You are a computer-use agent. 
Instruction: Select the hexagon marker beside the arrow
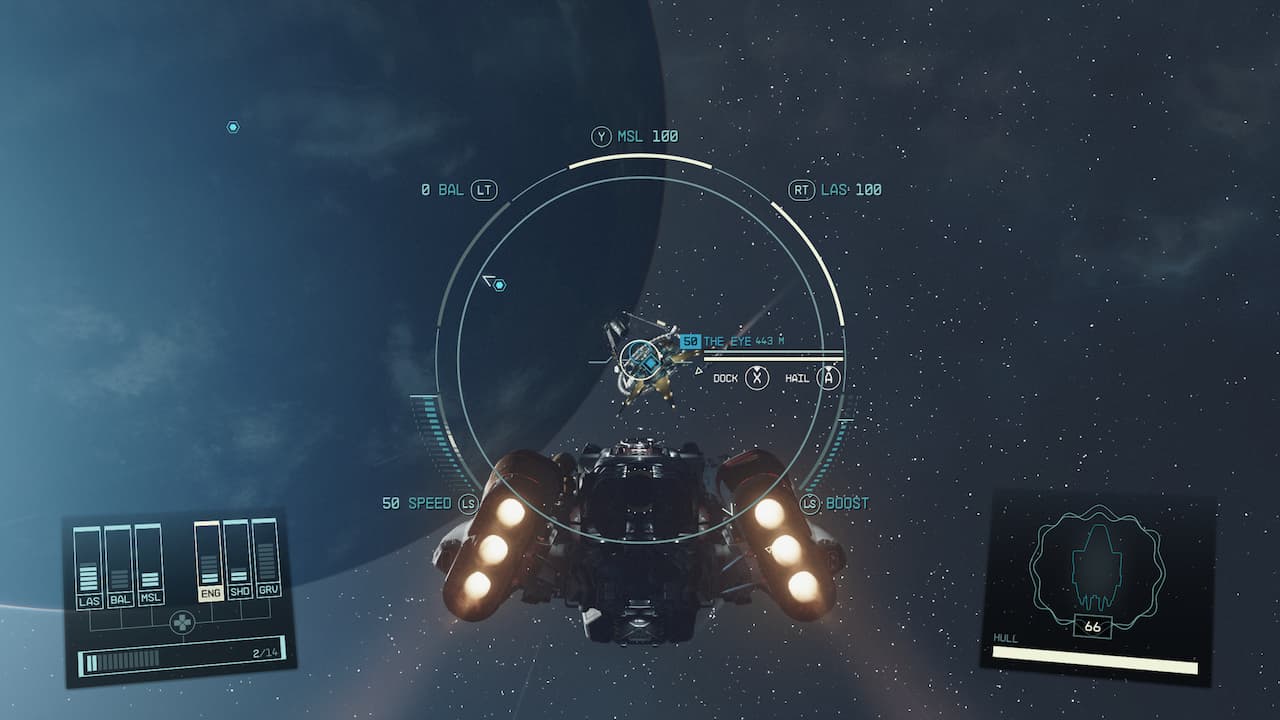click(499, 285)
